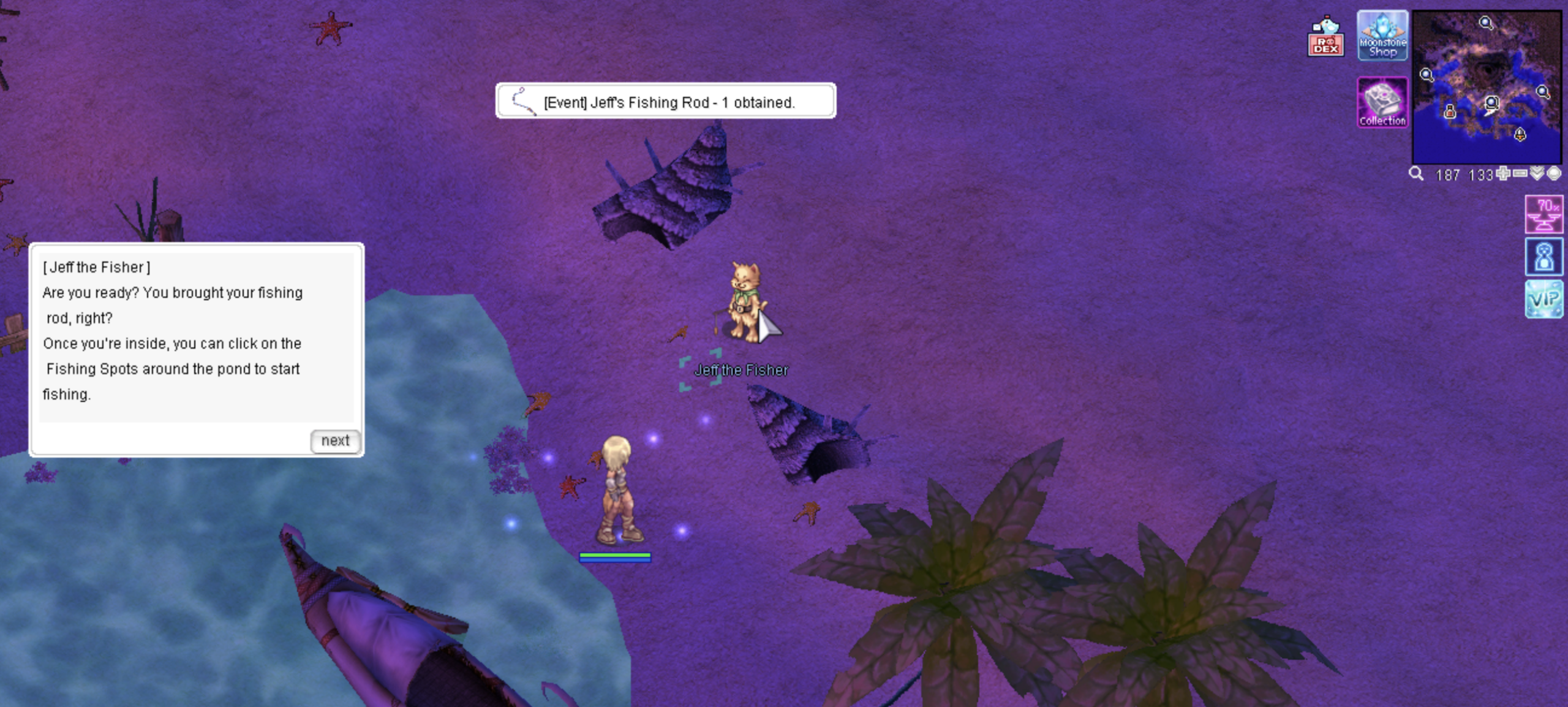Click the double-chevron button under the minimap
This screenshot has width=1568, height=707.
(x=1537, y=174)
